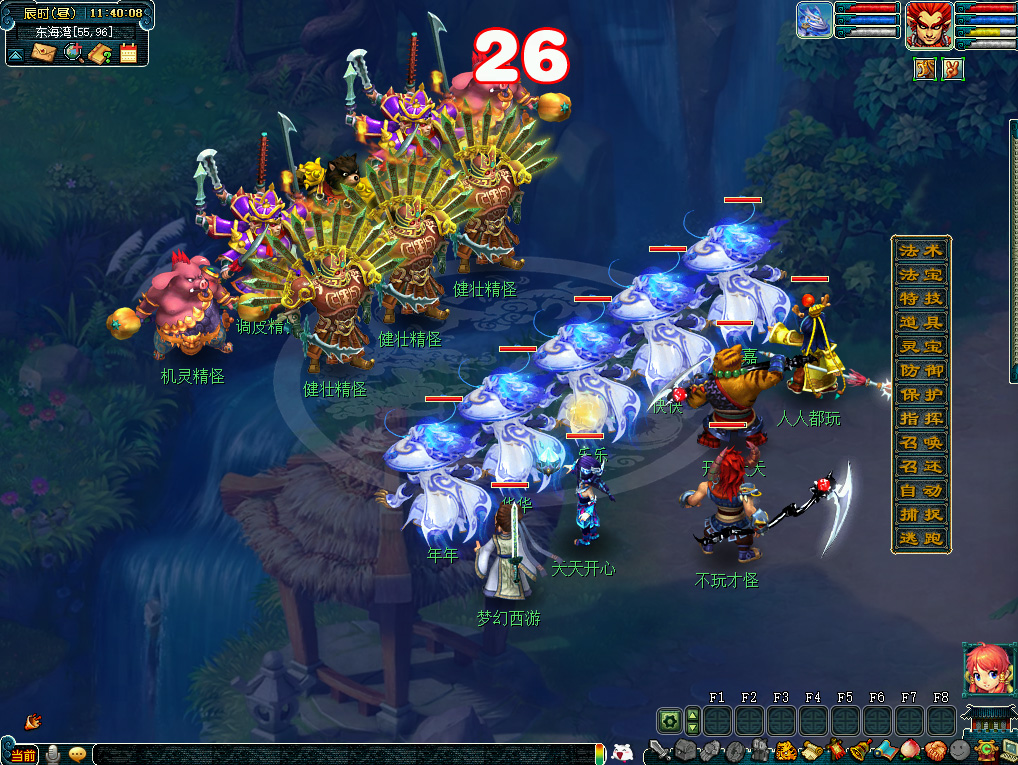Open the green gear hotbar settings button
The height and width of the screenshot is (765, 1018).
point(668,720)
